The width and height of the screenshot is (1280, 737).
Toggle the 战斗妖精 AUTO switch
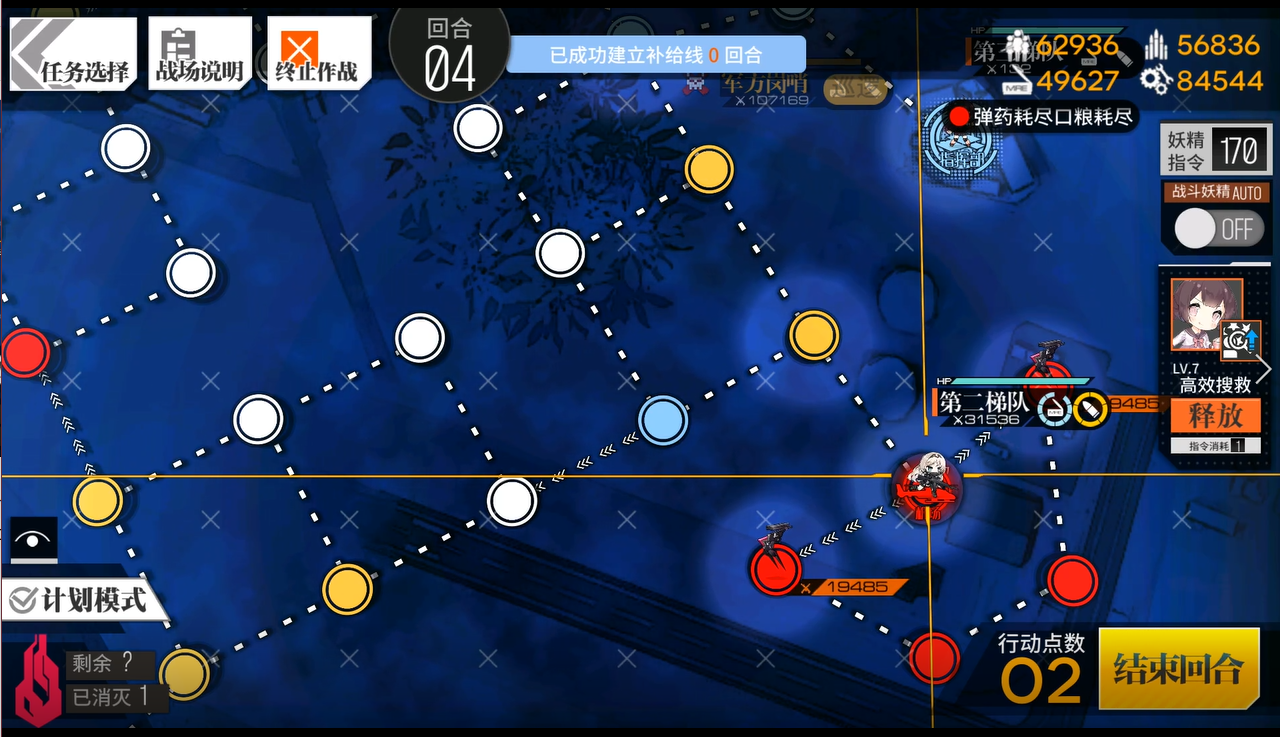coord(1216,229)
